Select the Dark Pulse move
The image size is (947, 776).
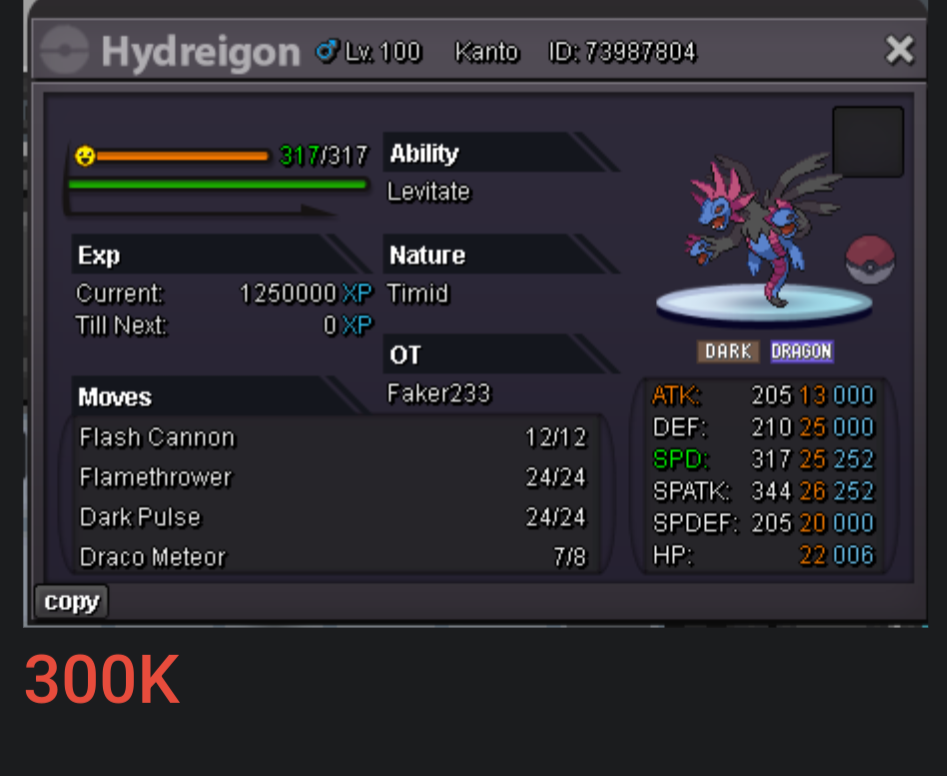(x=333, y=518)
